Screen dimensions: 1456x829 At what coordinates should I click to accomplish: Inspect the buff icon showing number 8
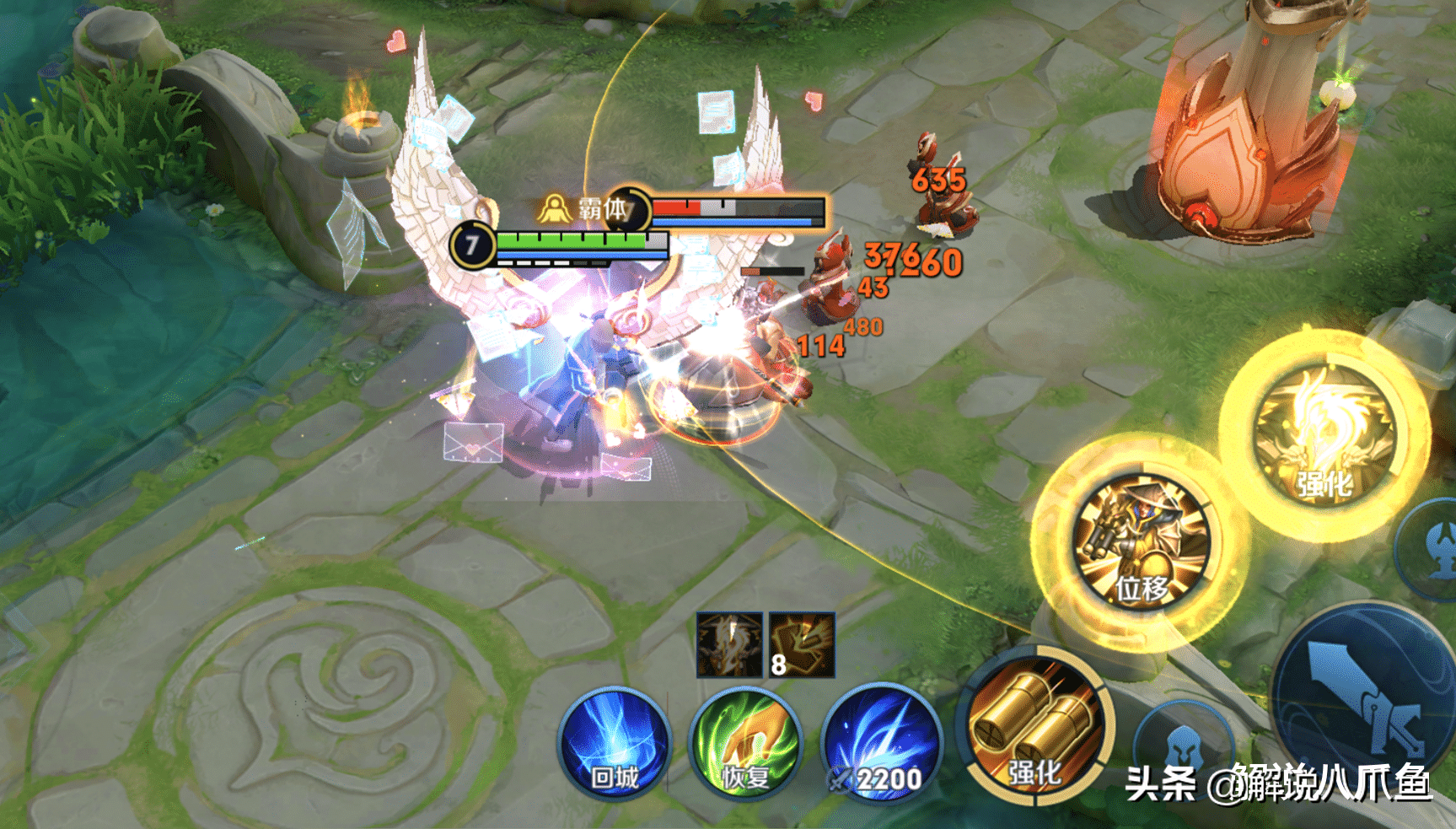[x=802, y=645]
